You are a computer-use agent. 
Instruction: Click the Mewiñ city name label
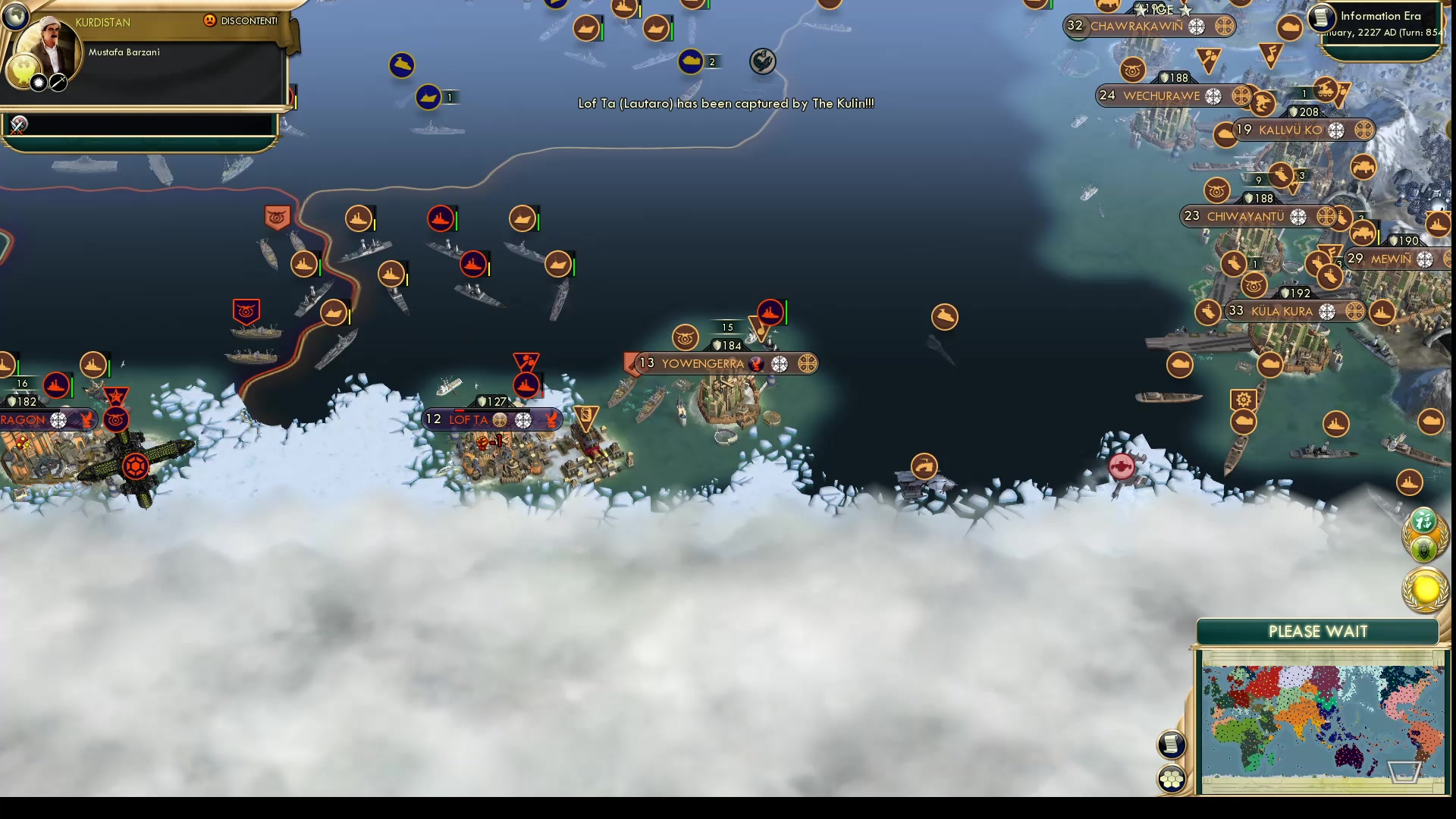(1392, 259)
